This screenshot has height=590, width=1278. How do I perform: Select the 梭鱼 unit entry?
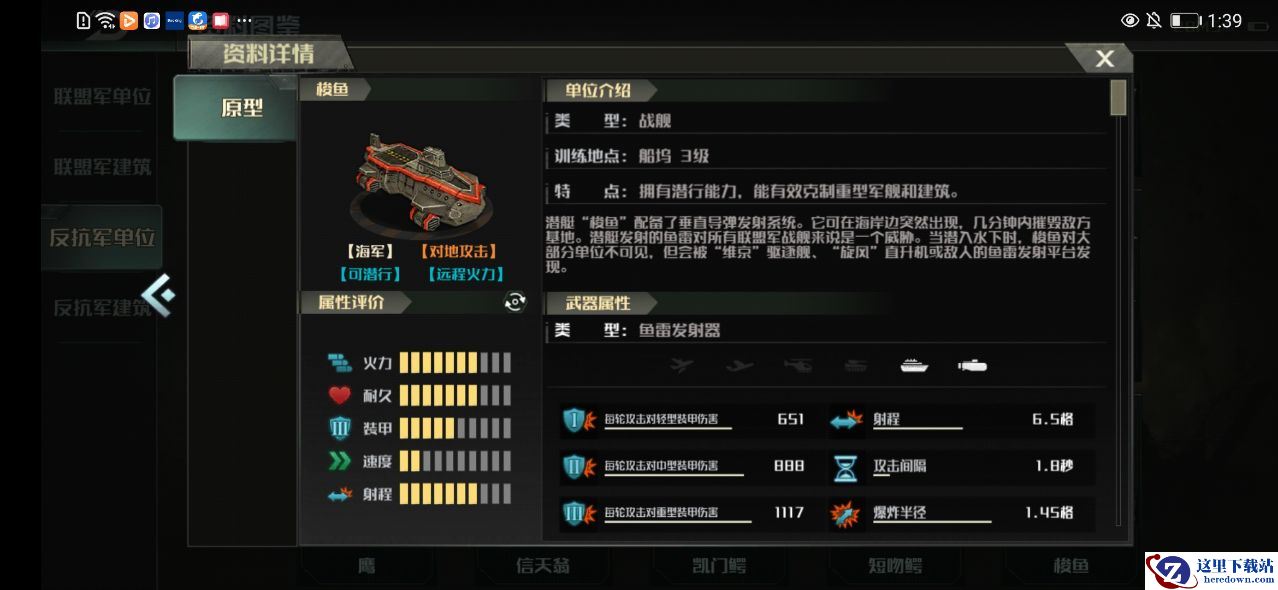tap(1070, 566)
